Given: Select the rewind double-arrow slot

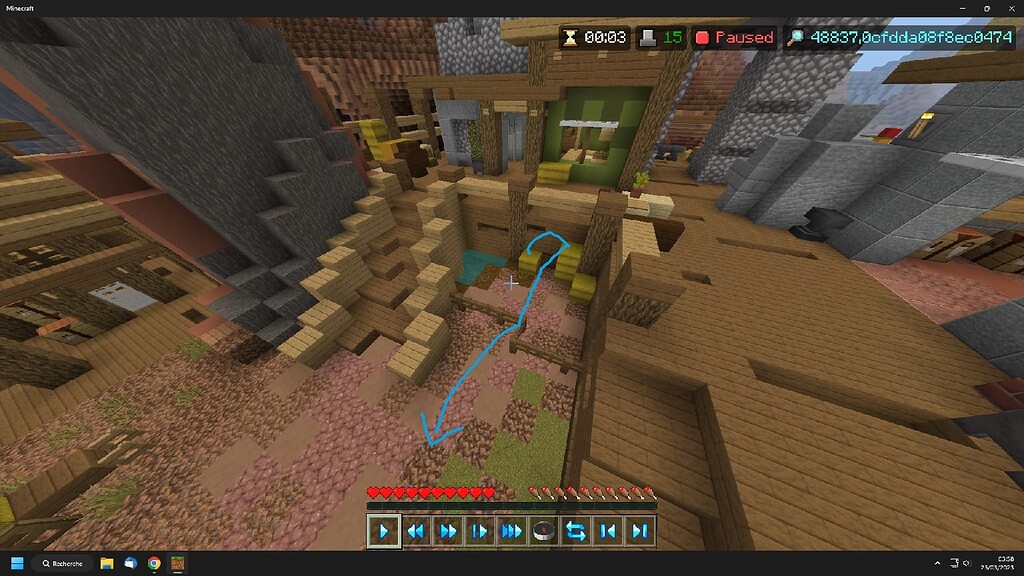Looking at the screenshot, I should click(x=416, y=531).
